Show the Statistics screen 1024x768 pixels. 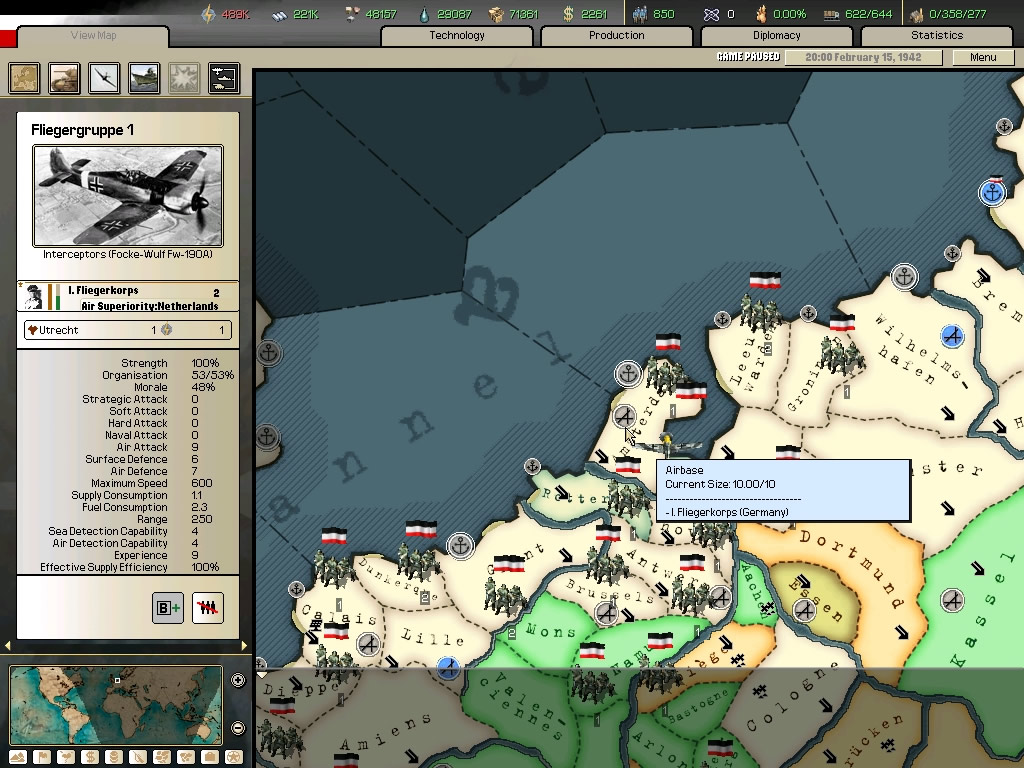point(936,36)
